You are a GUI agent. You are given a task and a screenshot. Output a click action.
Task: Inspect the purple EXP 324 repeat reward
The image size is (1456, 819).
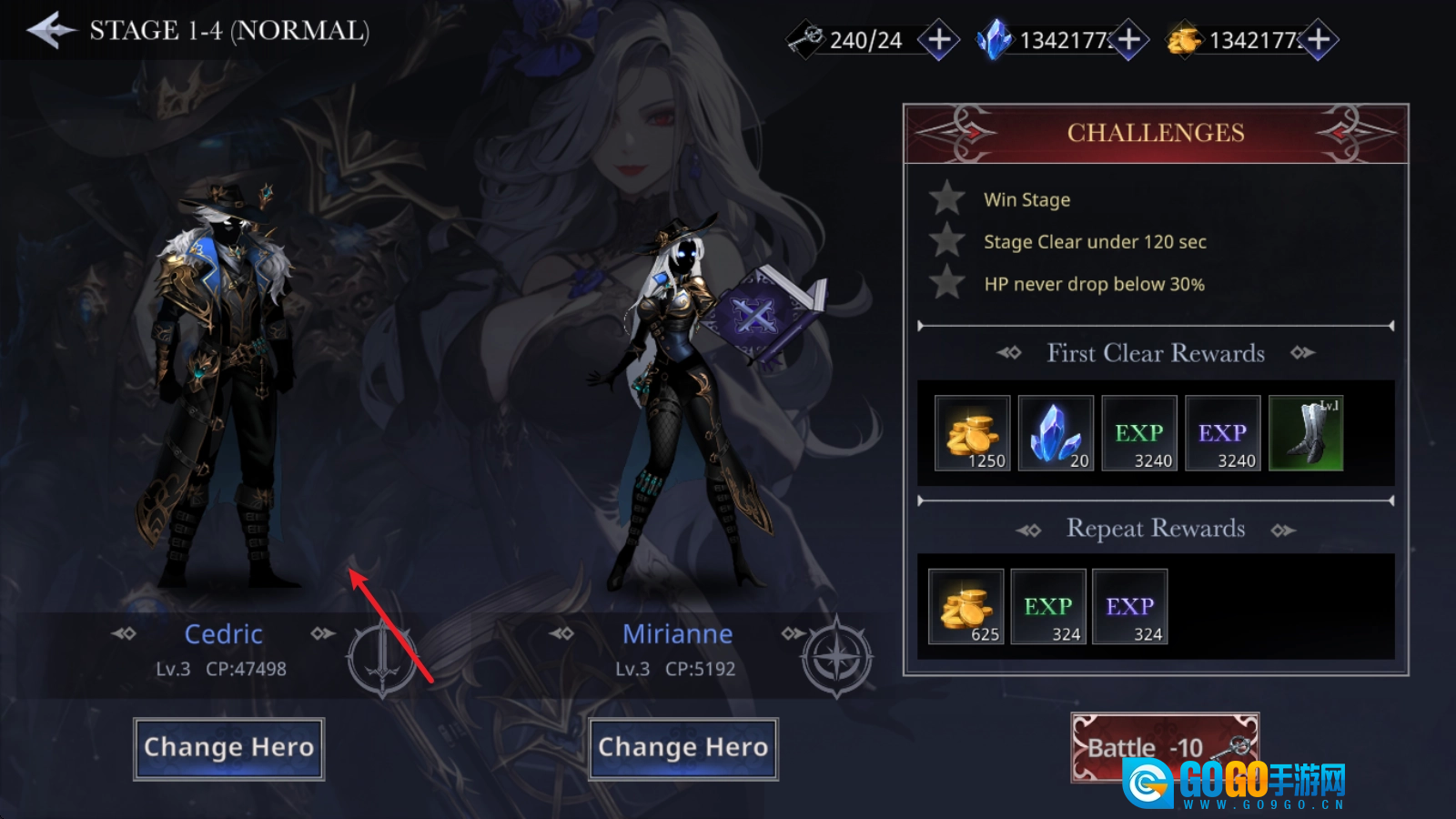[1130, 607]
